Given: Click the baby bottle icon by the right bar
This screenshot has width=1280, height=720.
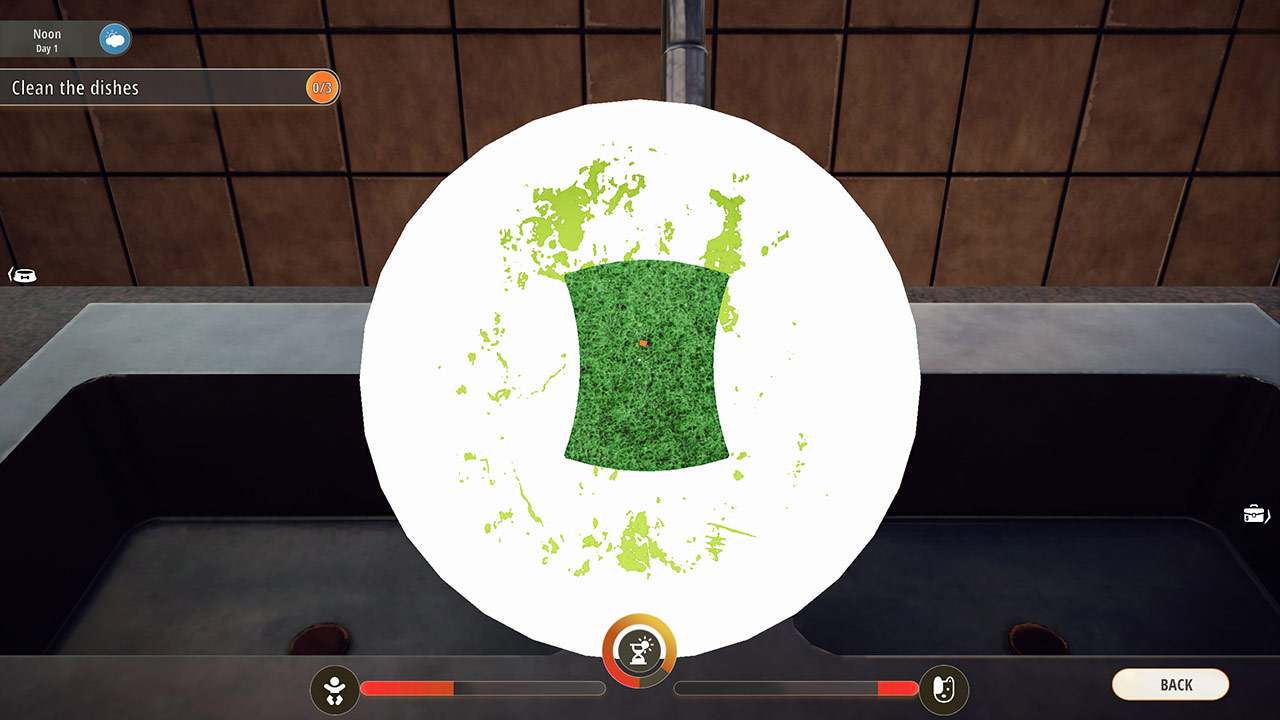Looking at the screenshot, I should click(x=942, y=689).
